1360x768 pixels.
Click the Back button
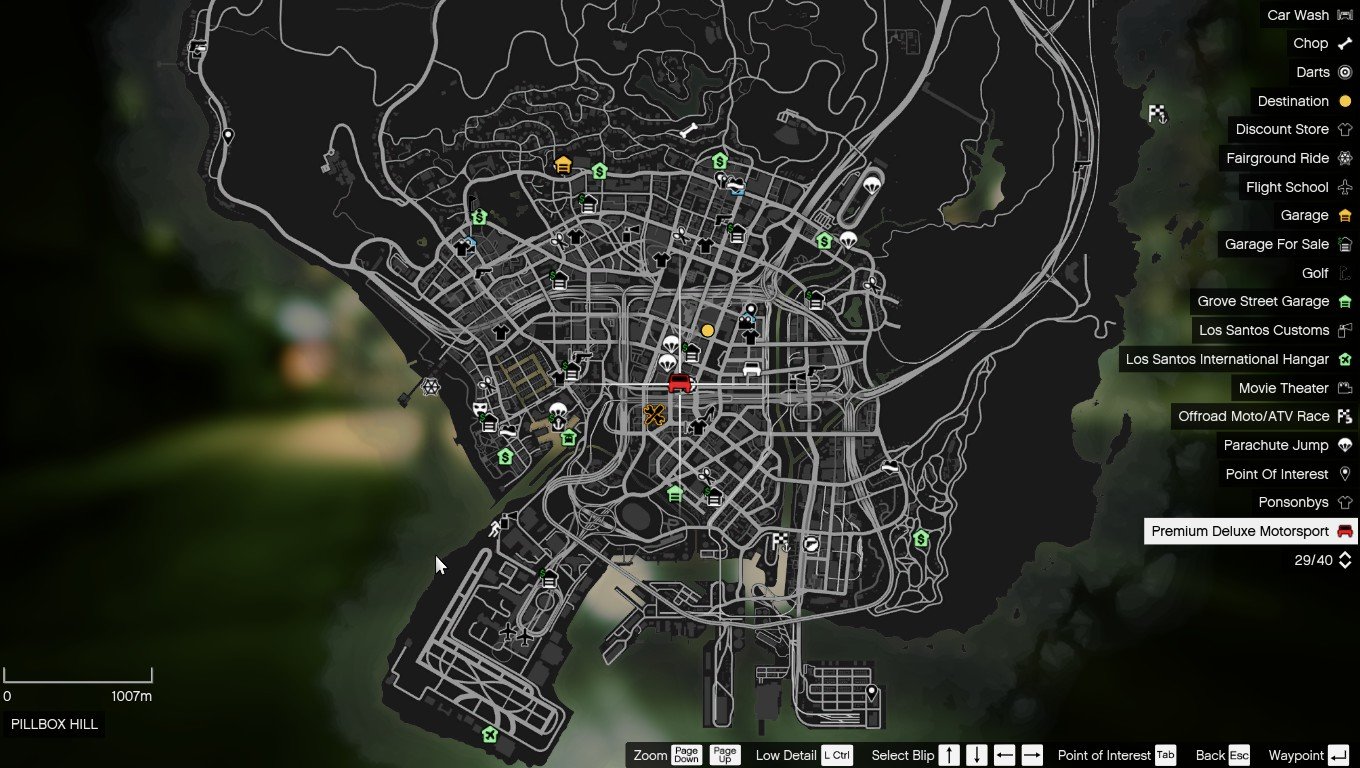[x=1222, y=755]
